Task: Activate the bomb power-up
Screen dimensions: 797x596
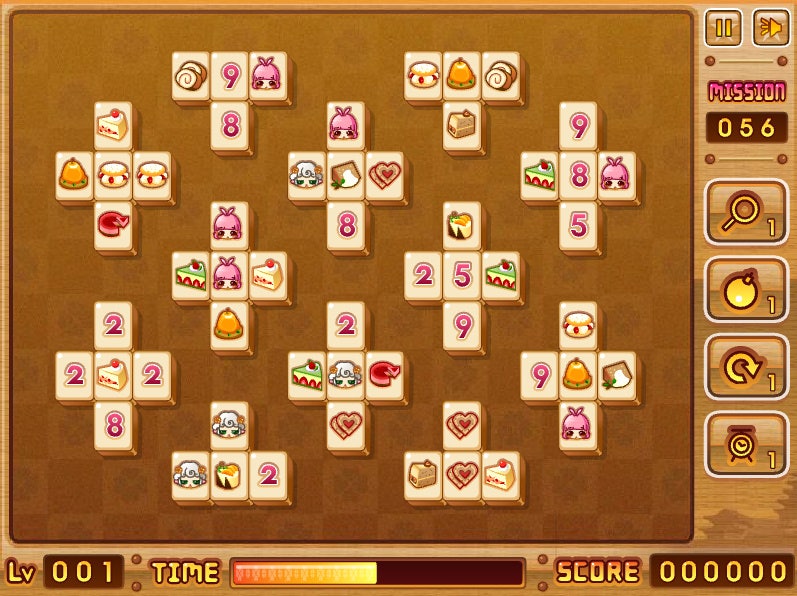Action: (745, 290)
